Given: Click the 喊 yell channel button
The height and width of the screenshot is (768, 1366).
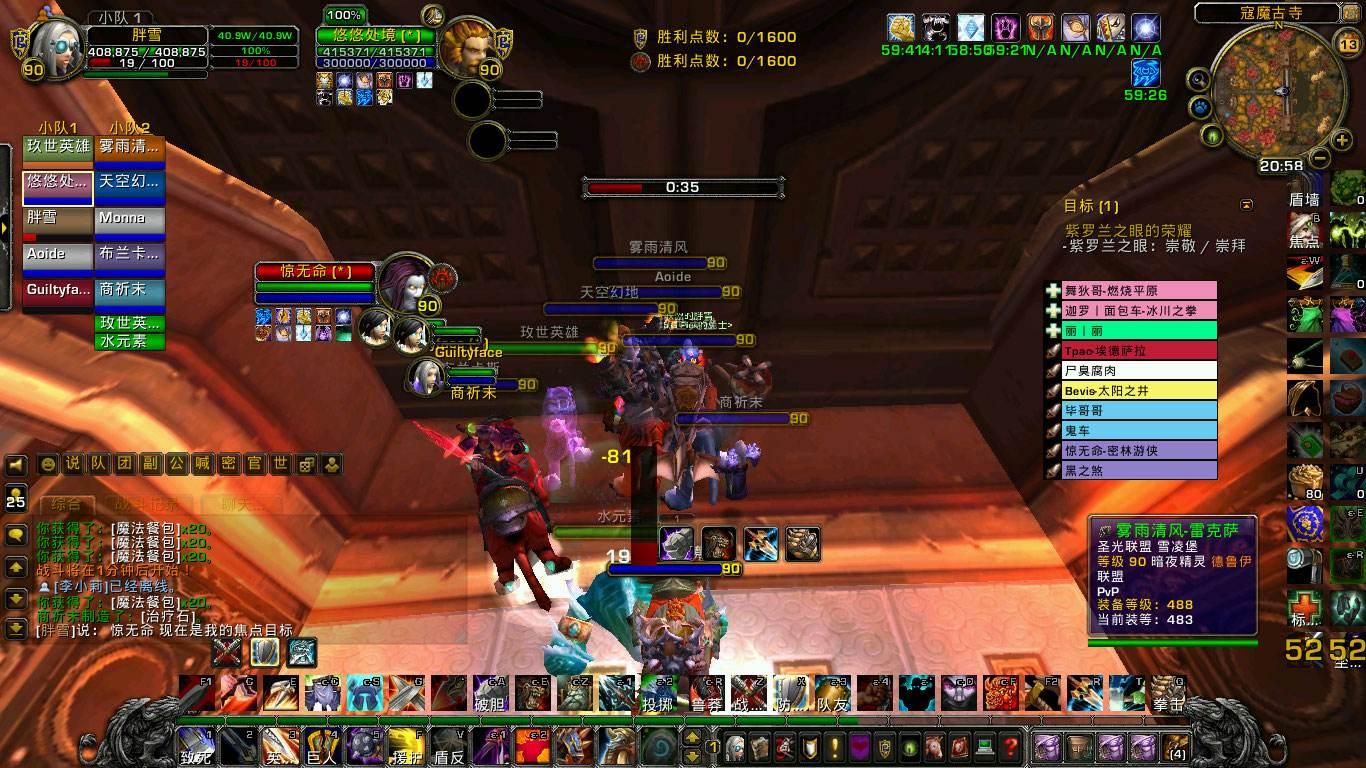Looking at the screenshot, I should tap(202, 463).
